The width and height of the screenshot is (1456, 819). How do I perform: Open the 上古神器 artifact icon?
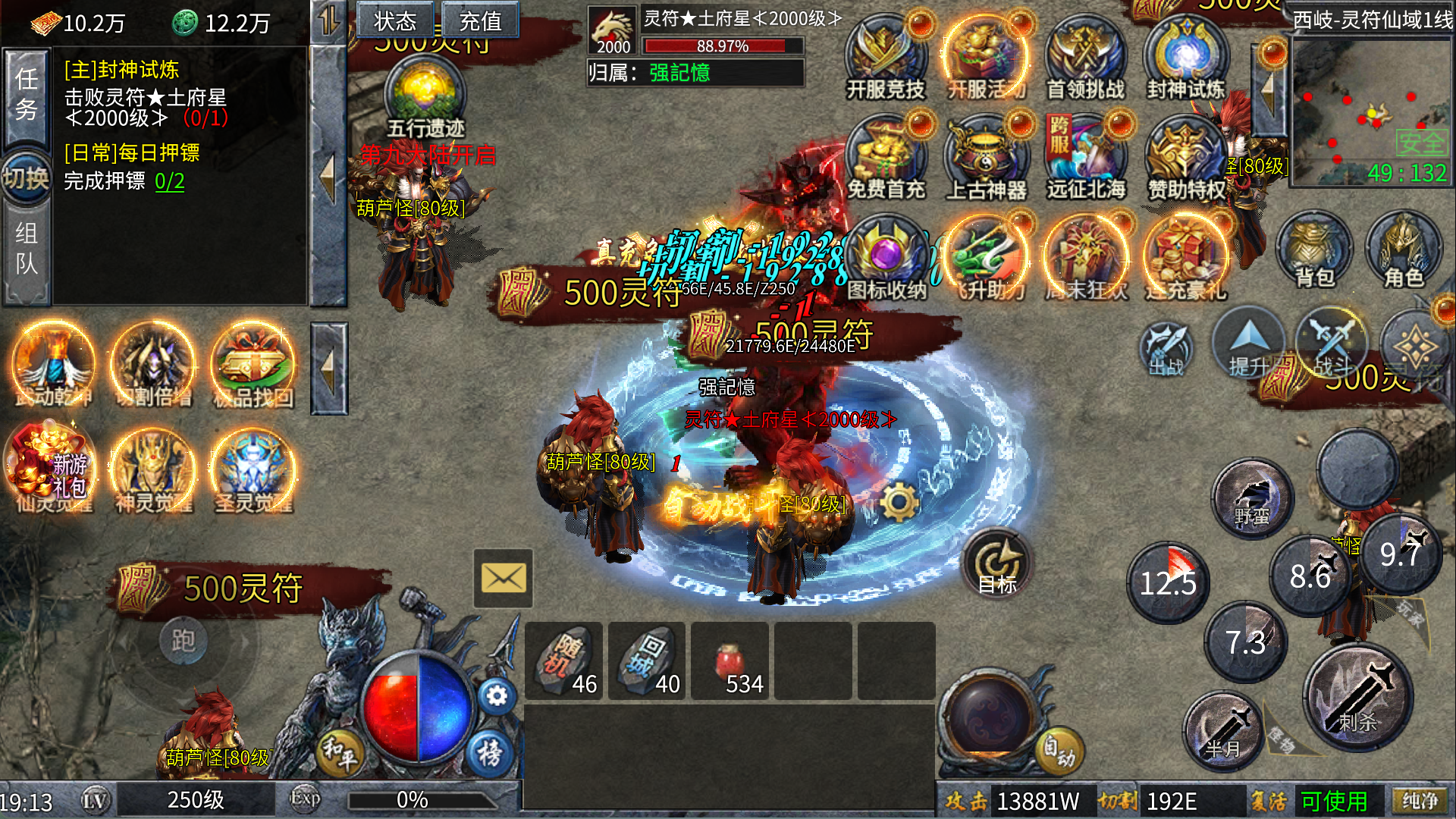pos(985,161)
